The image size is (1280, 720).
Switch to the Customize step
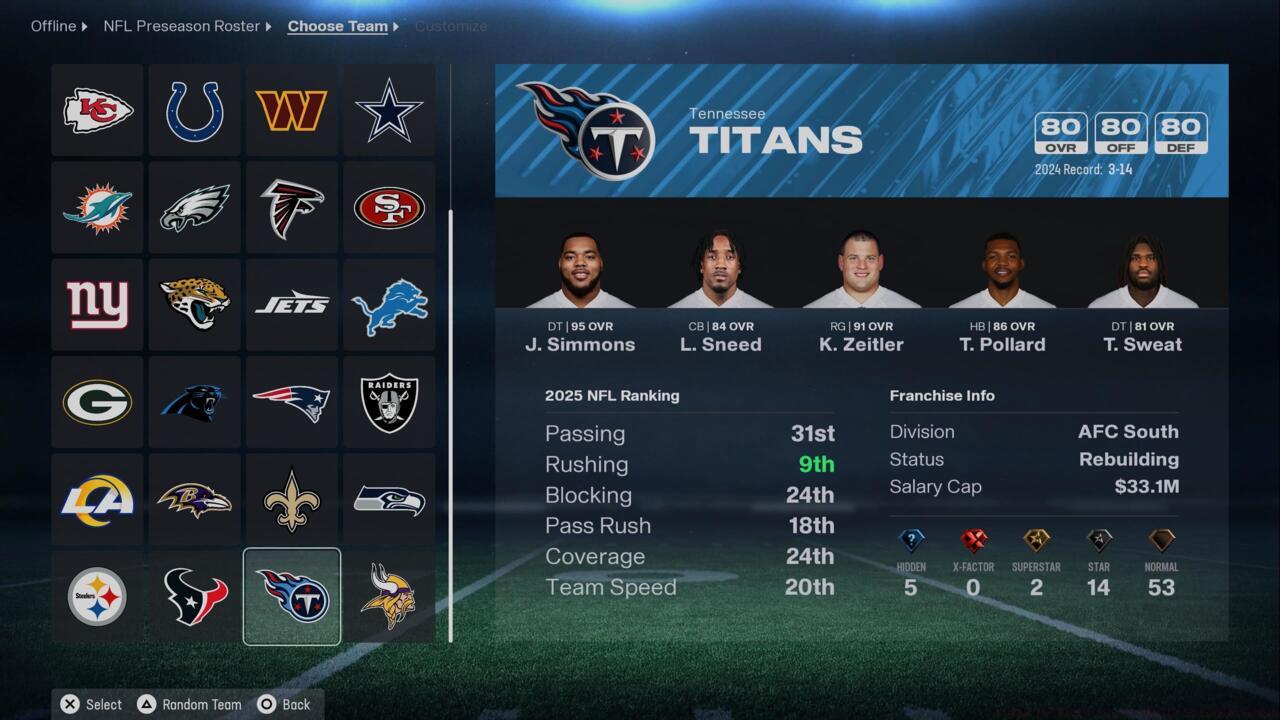(x=450, y=26)
